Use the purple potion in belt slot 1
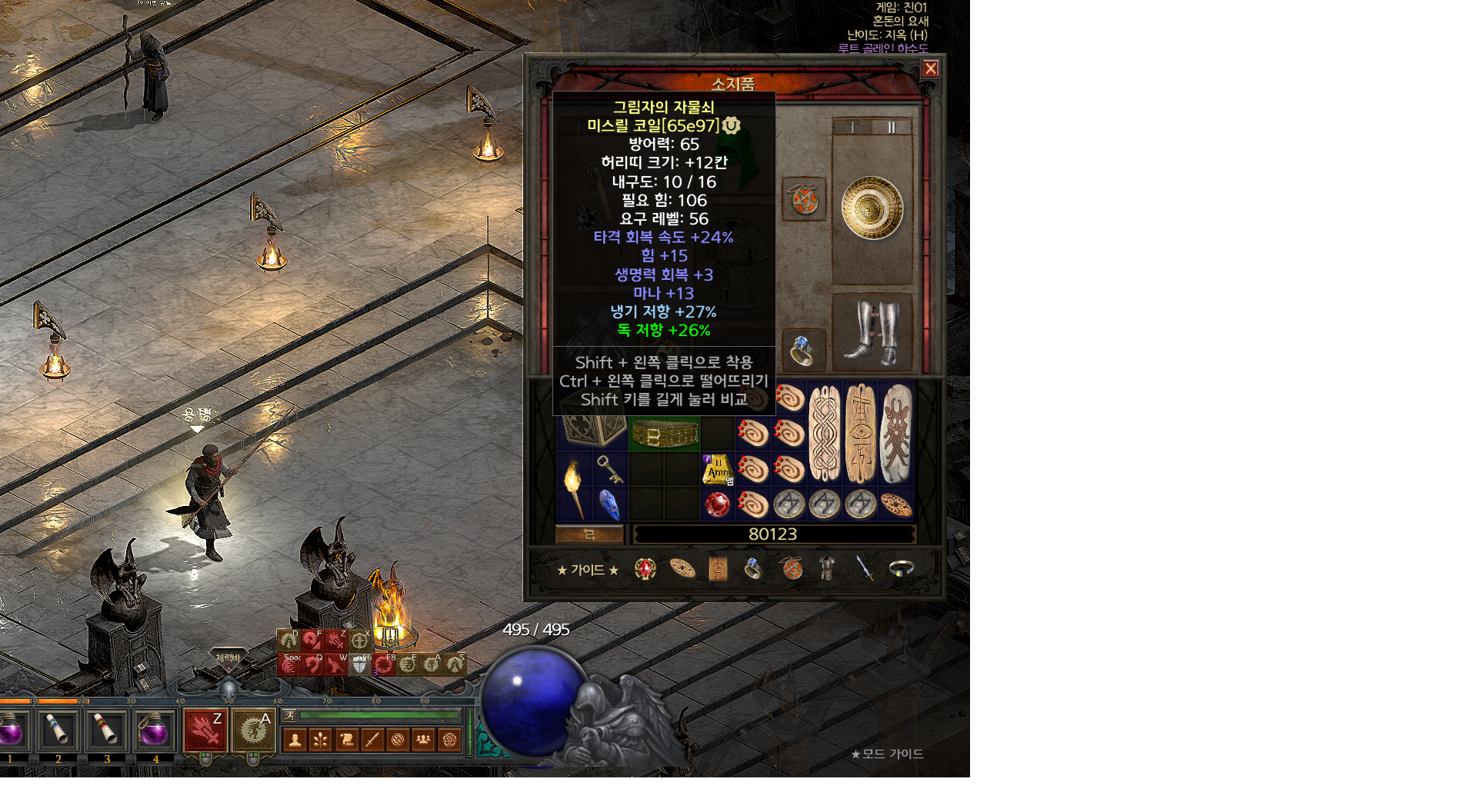 pos(12,730)
